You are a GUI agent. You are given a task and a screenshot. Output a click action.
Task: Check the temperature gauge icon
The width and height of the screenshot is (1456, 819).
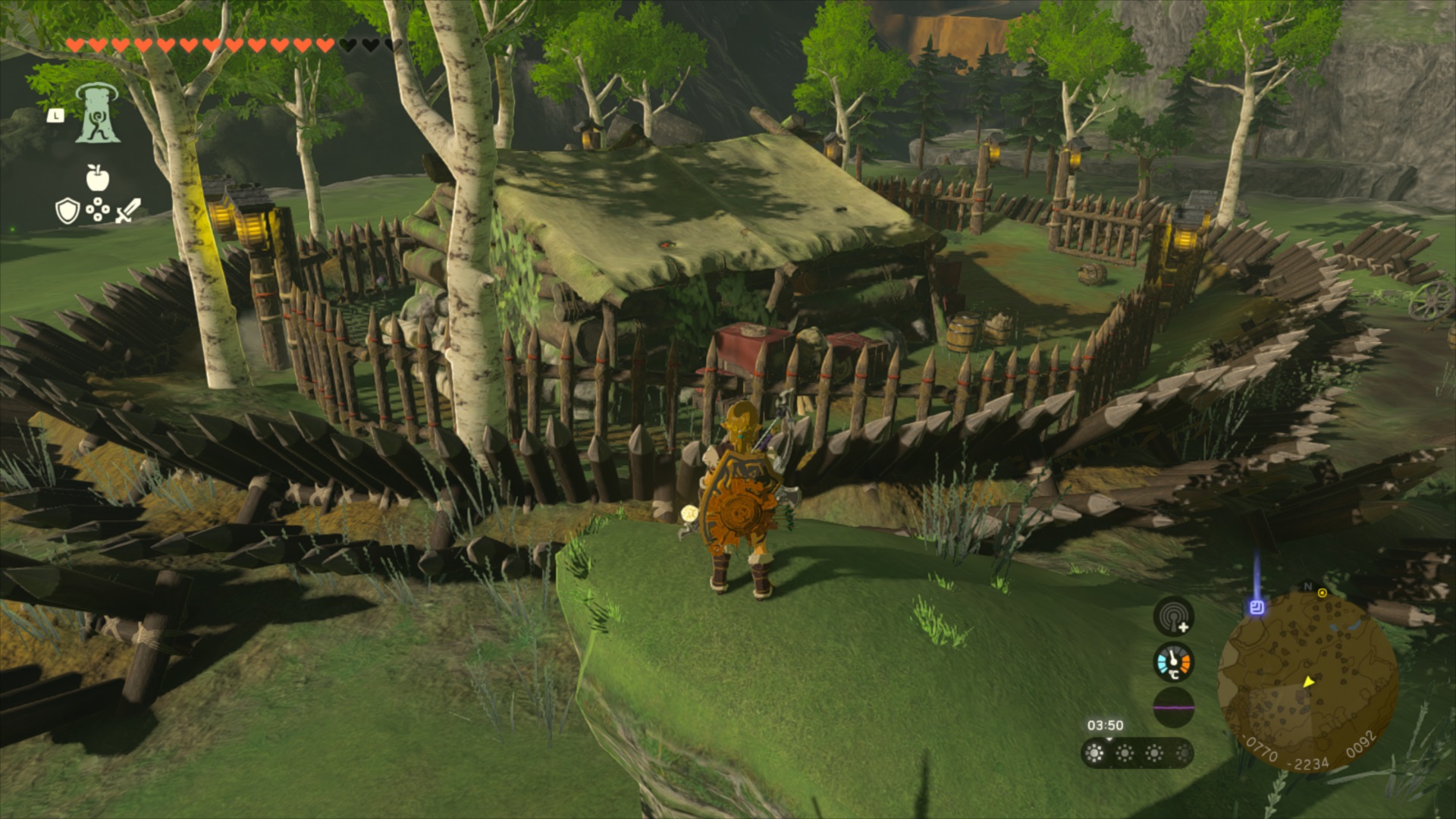pos(1173,662)
